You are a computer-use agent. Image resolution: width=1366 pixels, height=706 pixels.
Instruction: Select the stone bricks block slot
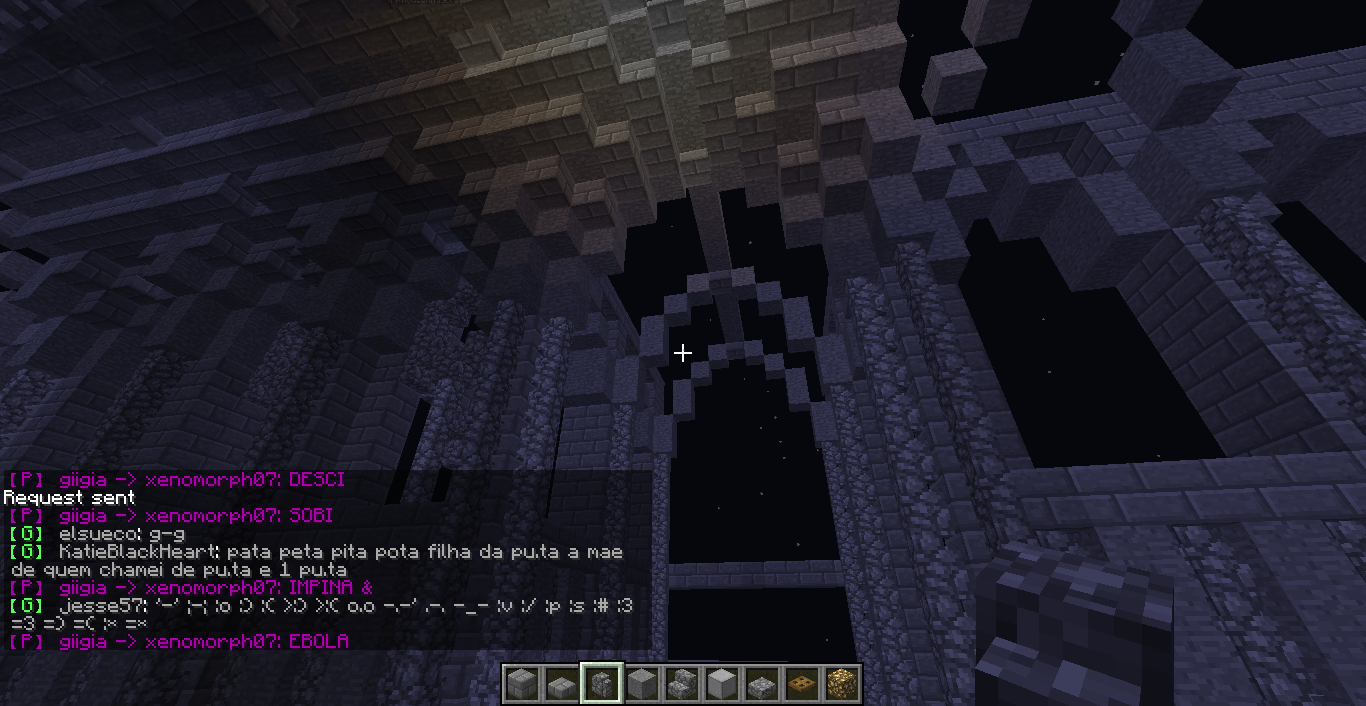[522, 684]
